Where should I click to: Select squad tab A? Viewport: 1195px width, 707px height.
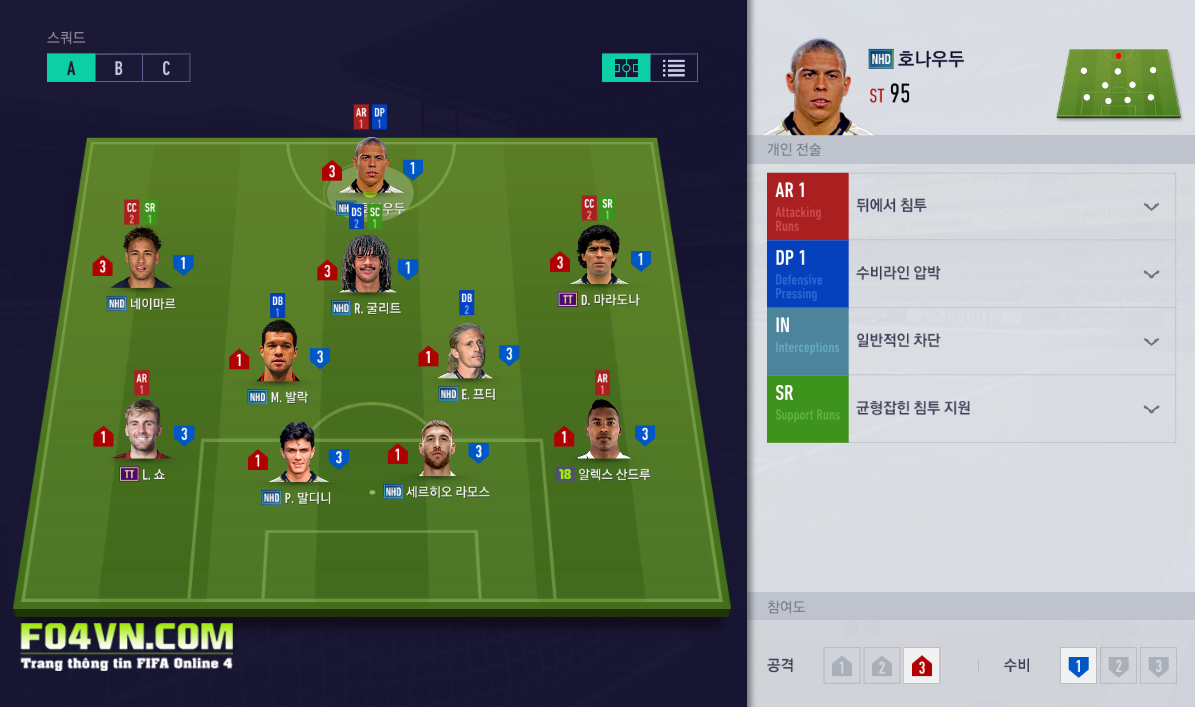71,68
